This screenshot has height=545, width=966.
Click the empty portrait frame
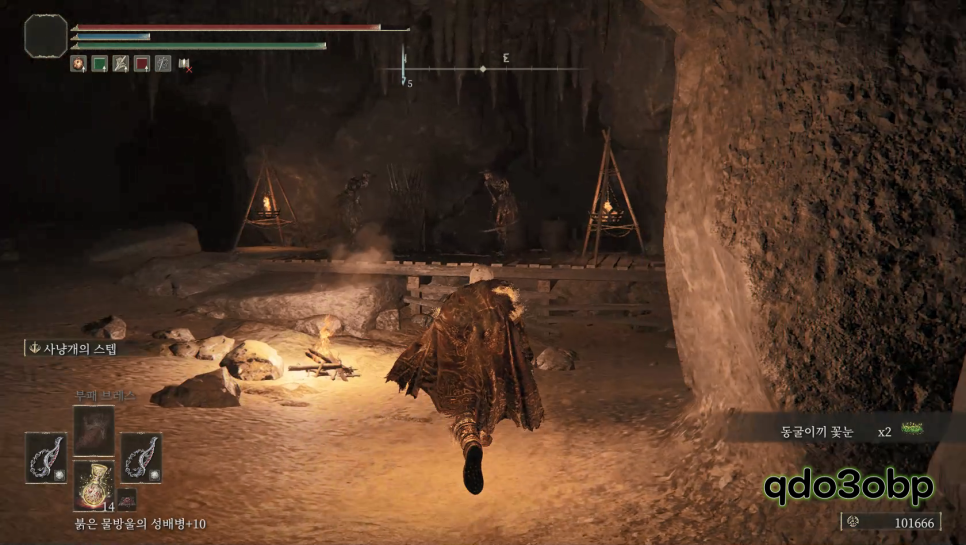point(46,36)
